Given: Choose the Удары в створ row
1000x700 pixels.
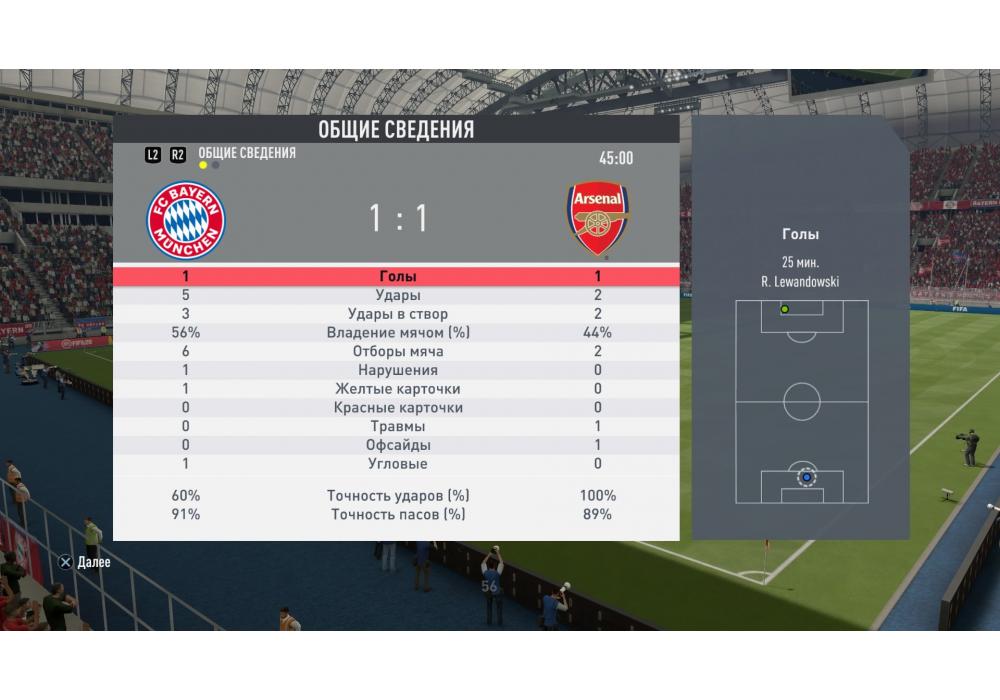Looking at the screenshot, I should point(397,314).
